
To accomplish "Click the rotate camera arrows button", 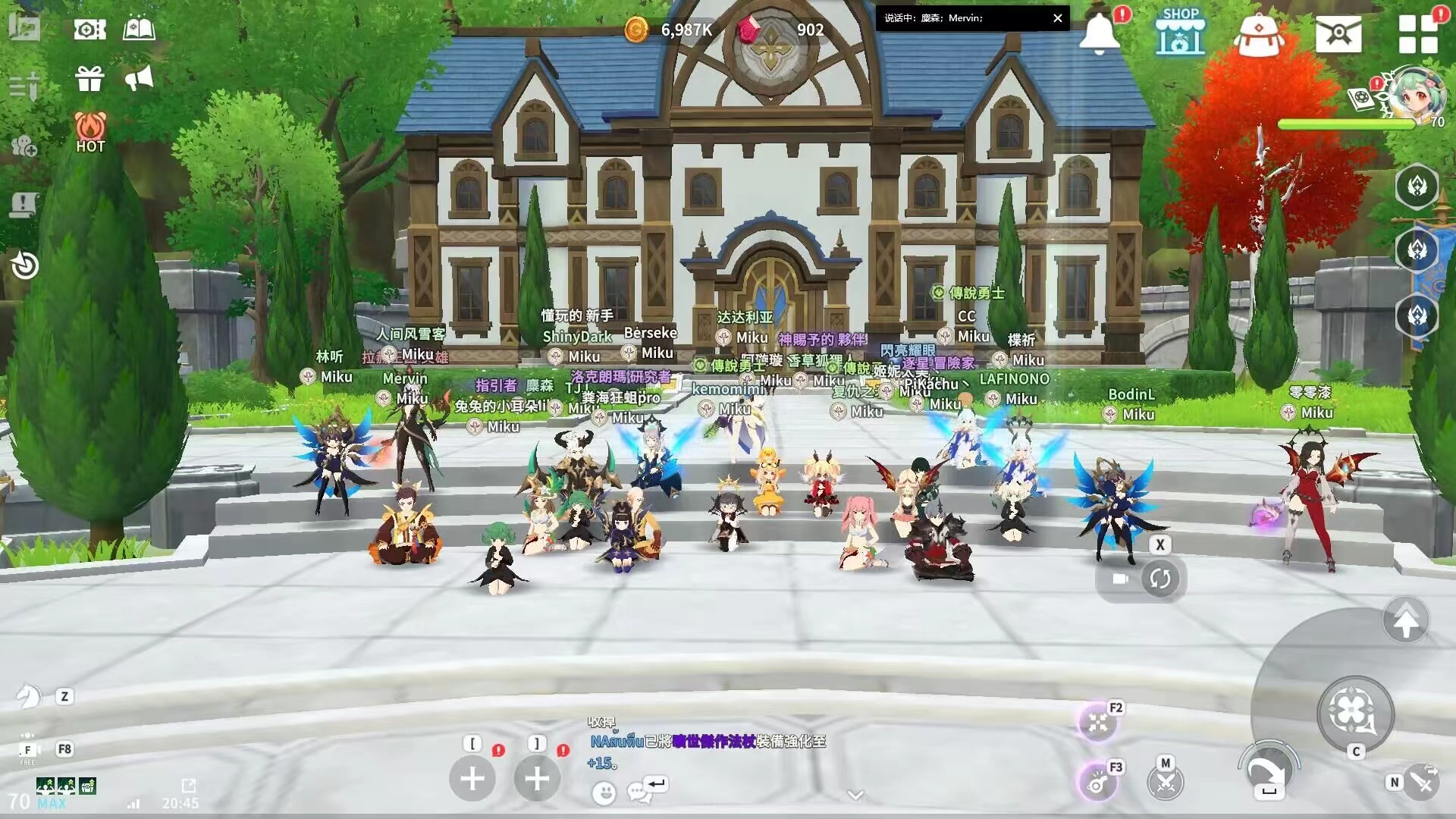I will click(x=1159, y=579).
